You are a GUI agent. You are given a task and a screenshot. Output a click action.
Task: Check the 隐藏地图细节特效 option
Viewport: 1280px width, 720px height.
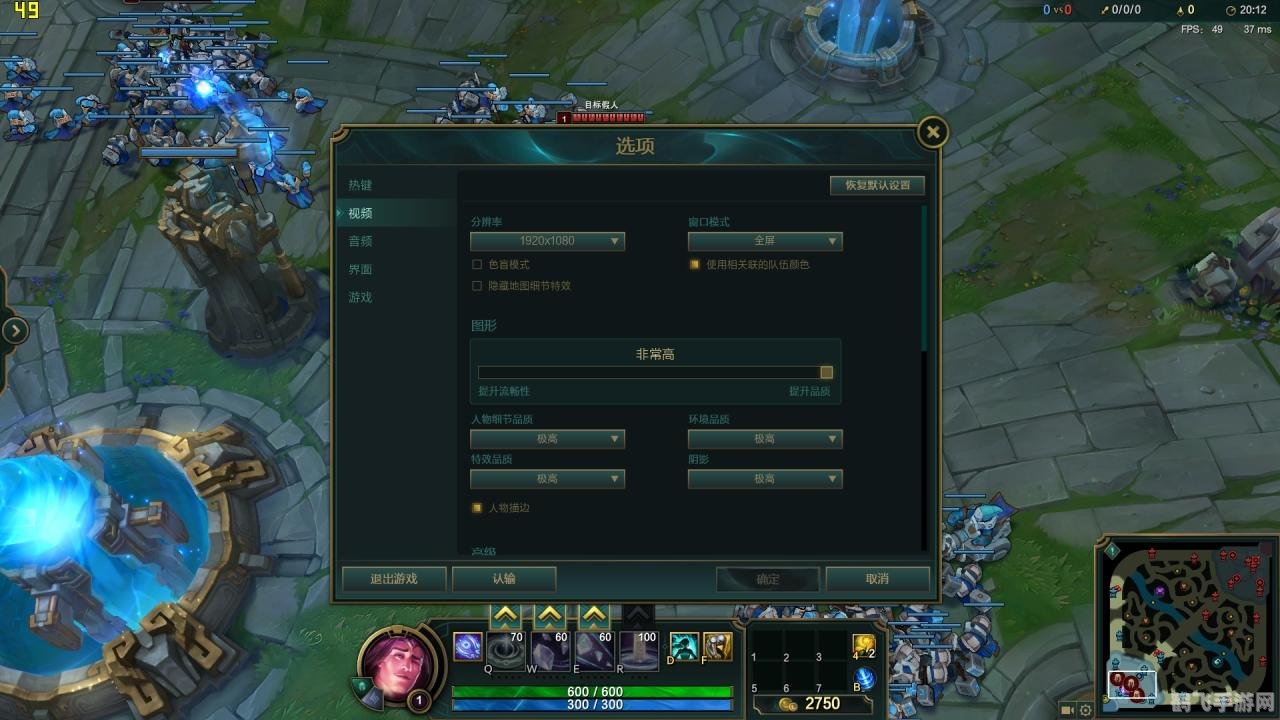(x=477, y=285)
